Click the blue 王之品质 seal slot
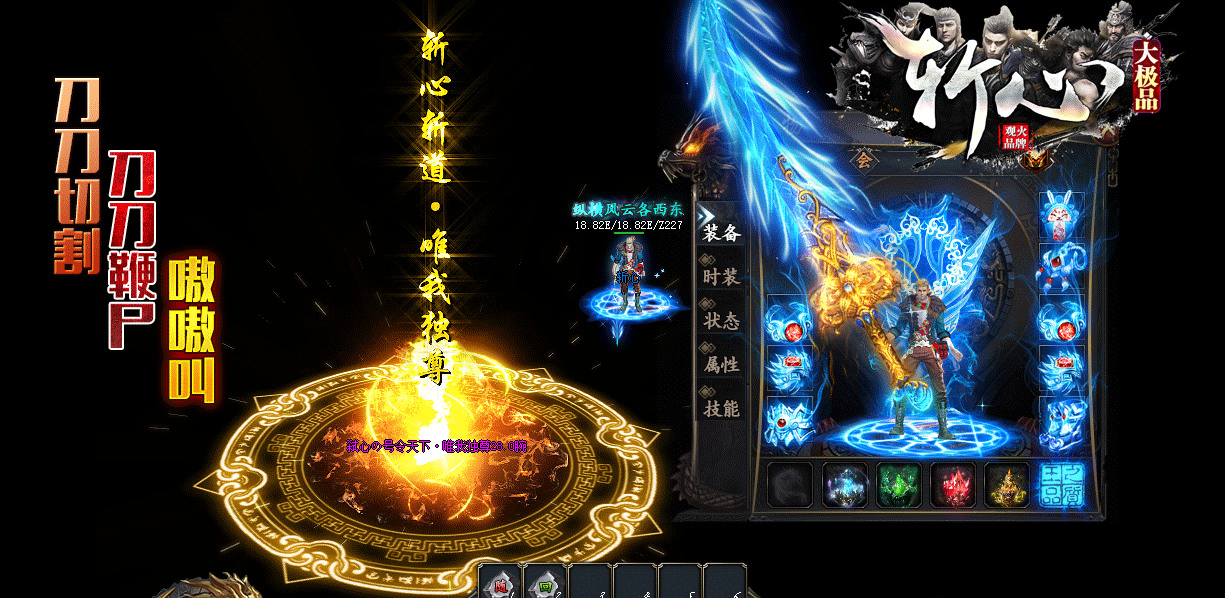 coord(1061,485)
